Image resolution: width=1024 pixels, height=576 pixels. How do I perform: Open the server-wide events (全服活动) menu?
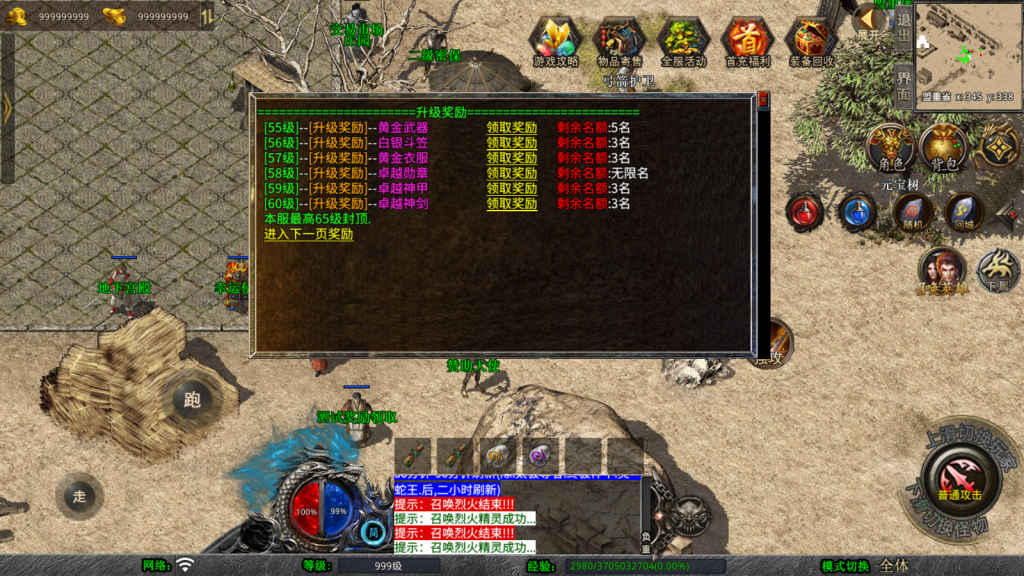(x=683, y=42)
